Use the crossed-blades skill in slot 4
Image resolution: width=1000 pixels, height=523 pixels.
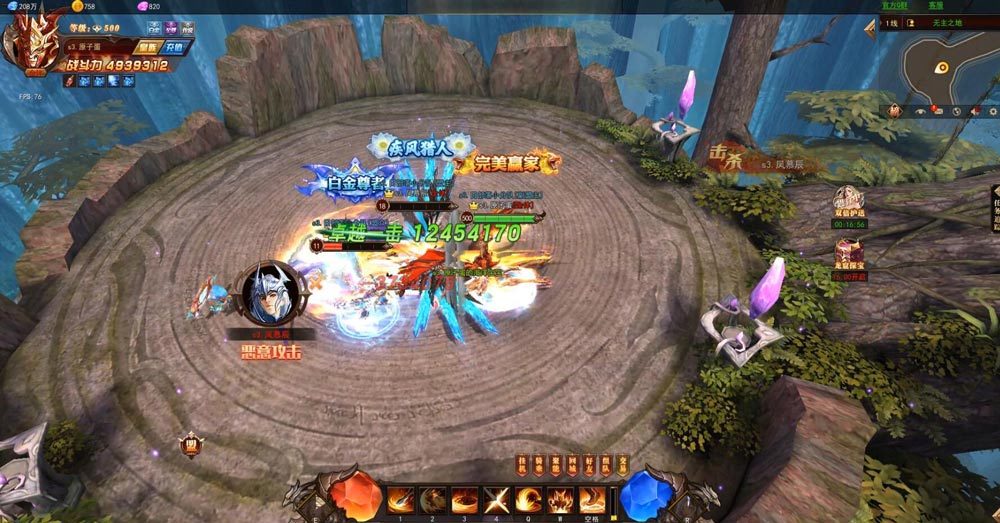[497, 499]
